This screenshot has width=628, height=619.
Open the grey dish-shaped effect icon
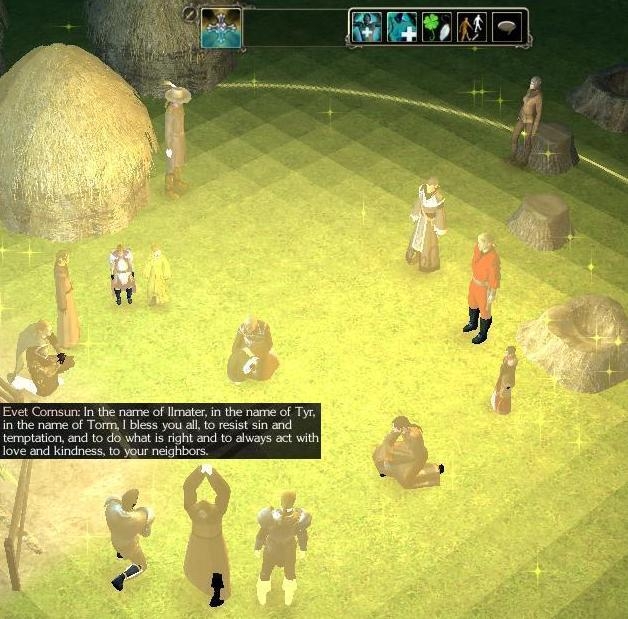[507, 27]
